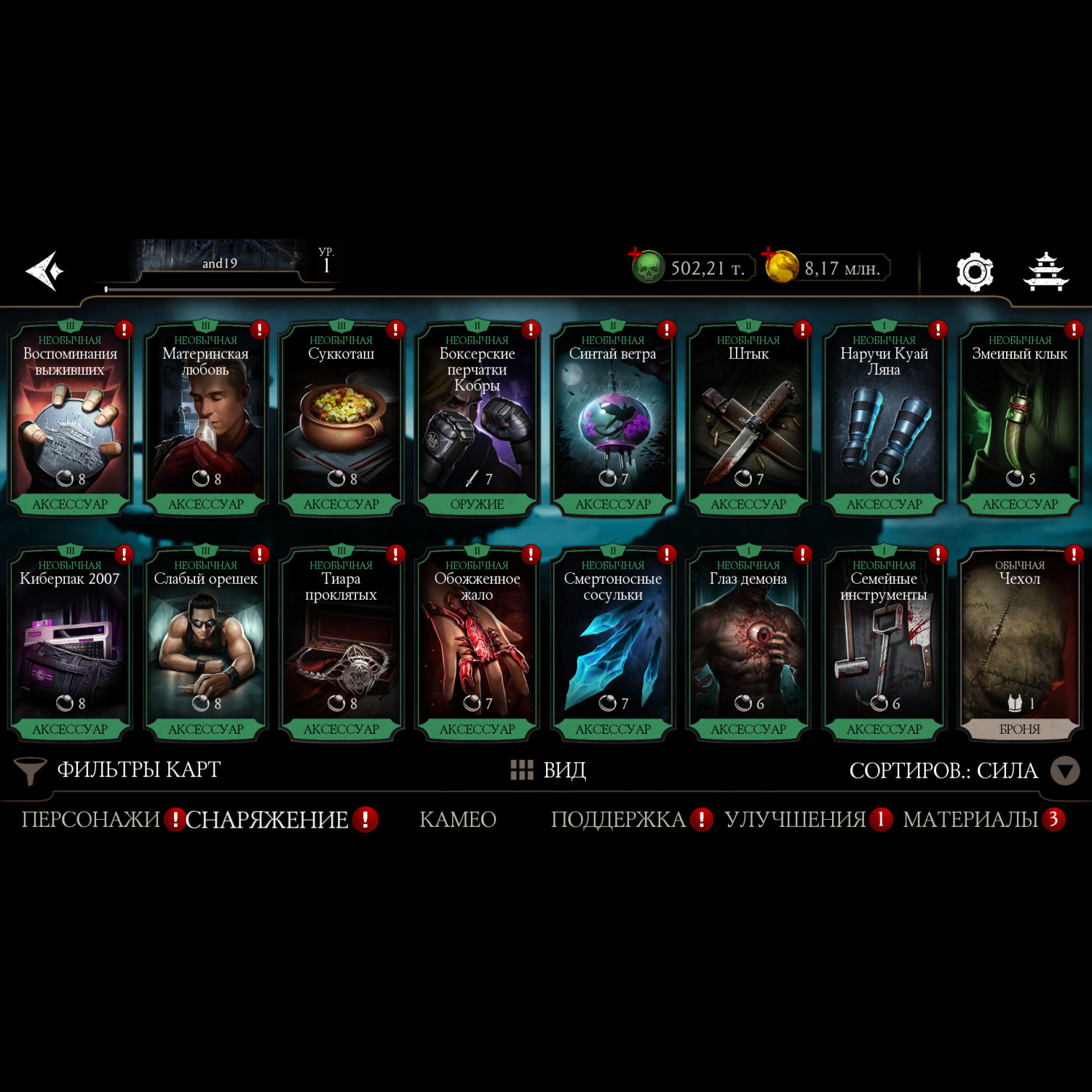1092x1092 pixels.
Task: Open the Змеиный клык card
Action: click(x=1019, y=419)
